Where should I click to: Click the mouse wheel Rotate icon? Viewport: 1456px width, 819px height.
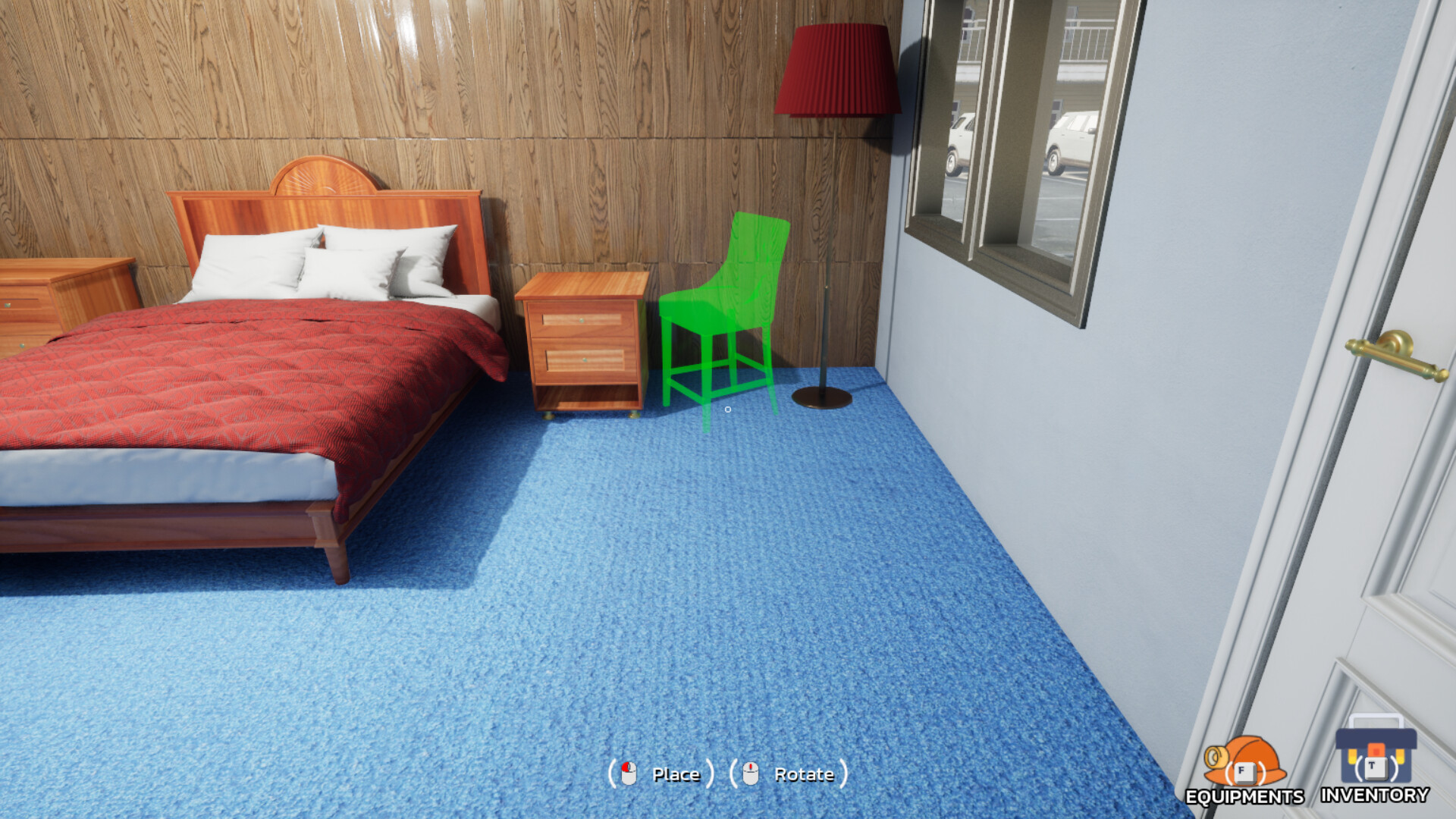tap(752, 774)
